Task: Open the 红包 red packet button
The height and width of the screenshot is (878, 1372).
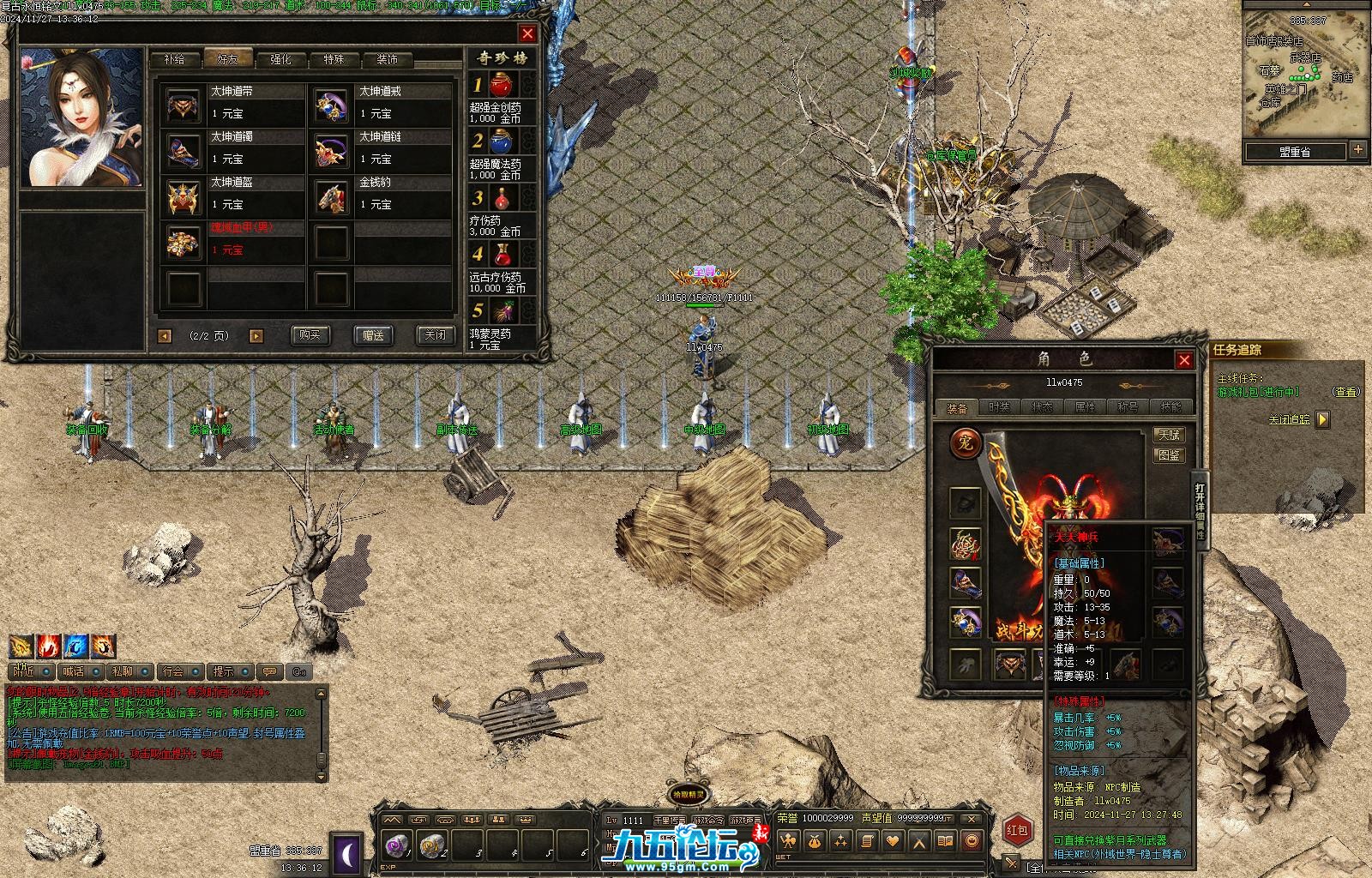Action: click(1018, 830)
